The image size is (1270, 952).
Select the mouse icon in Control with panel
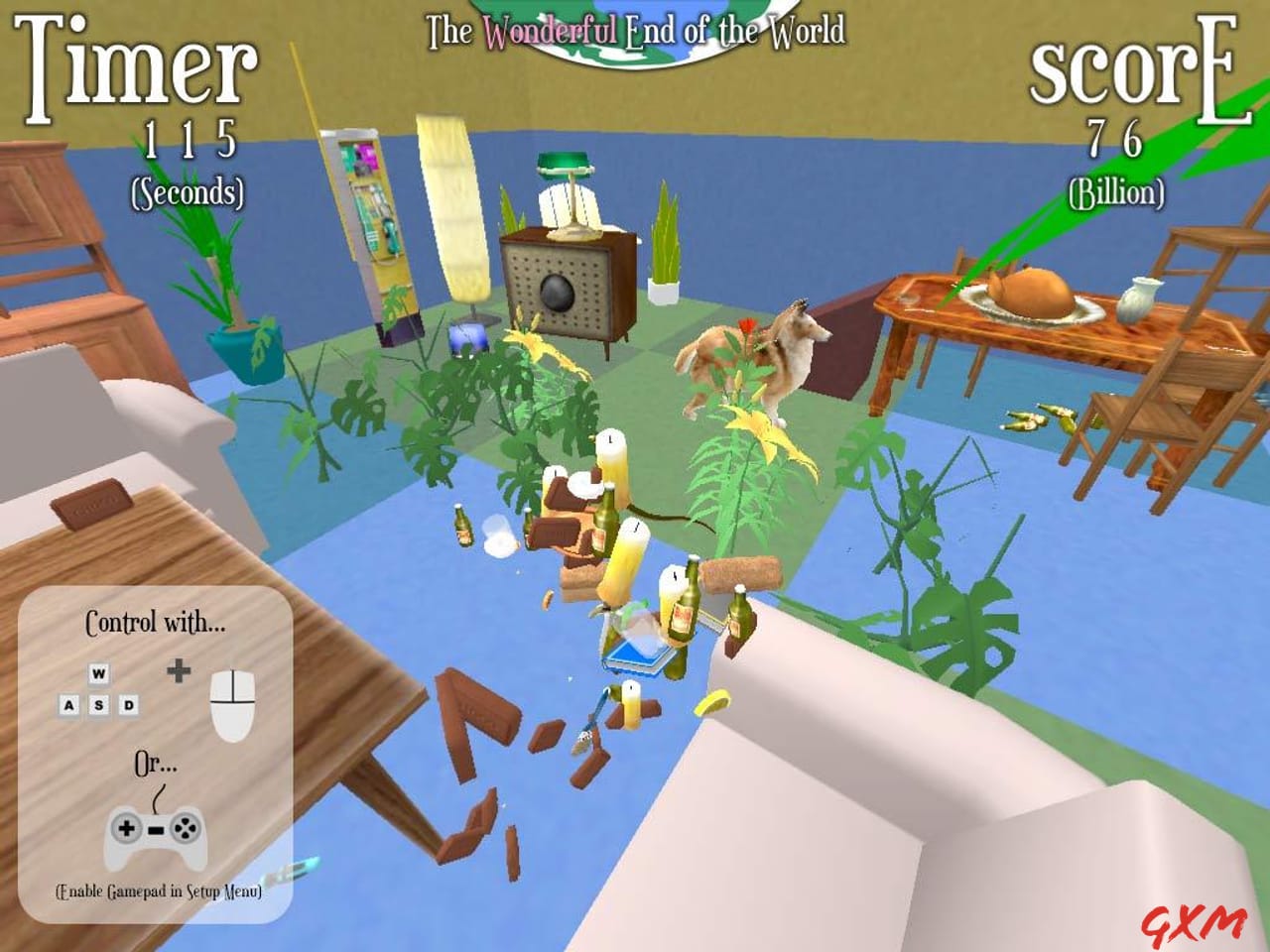coord(234,704)
